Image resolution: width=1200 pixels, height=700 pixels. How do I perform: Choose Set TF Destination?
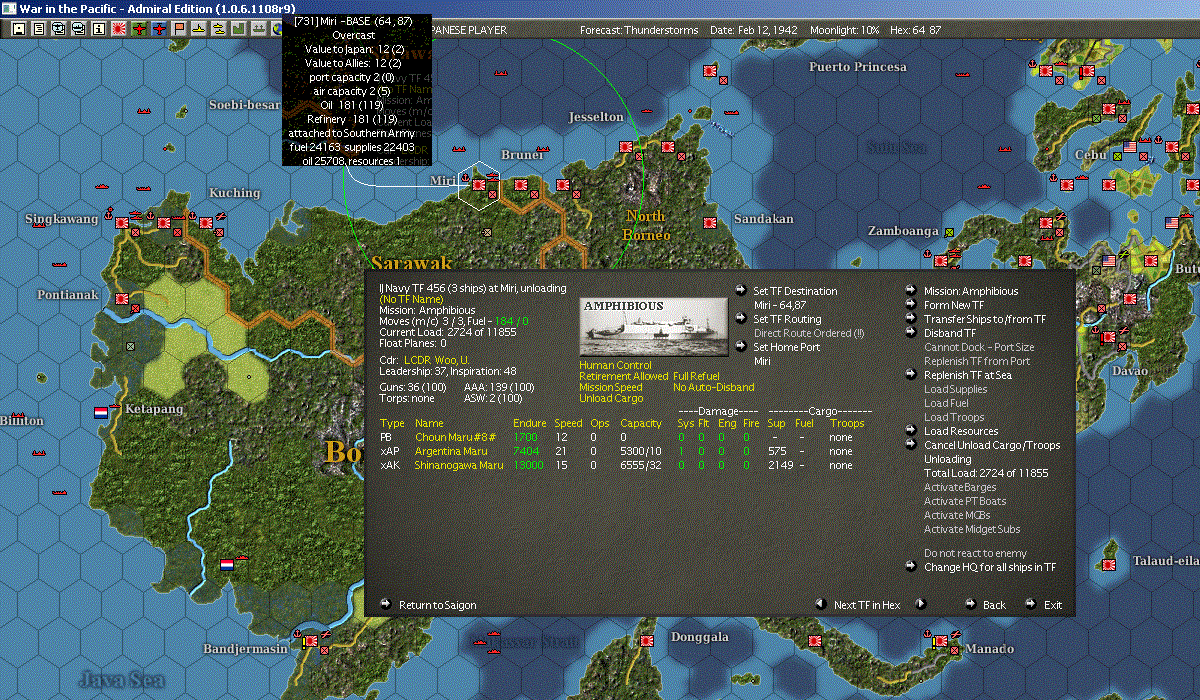pos(795,291)
